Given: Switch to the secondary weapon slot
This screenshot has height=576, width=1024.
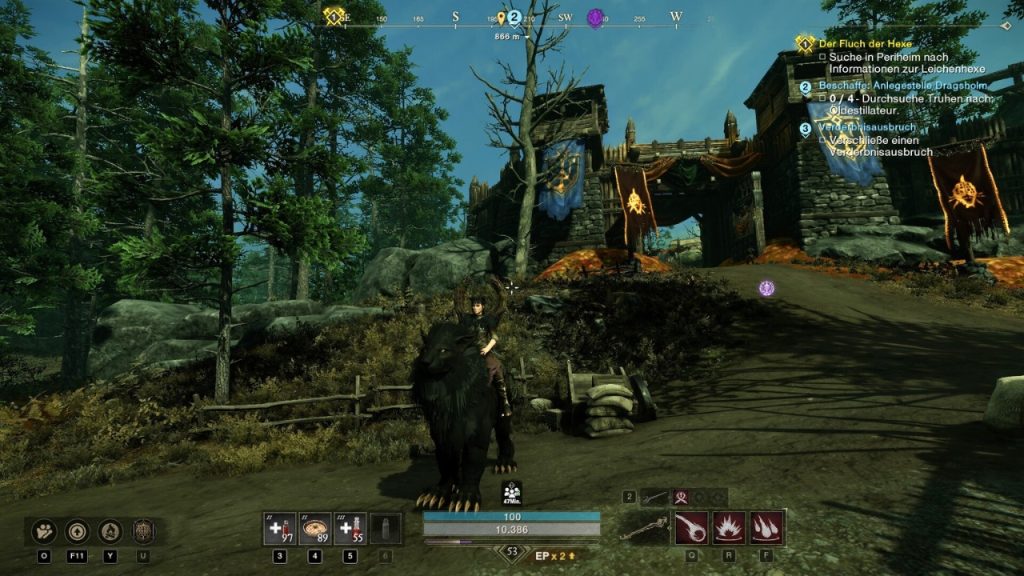Looking at the screenshot, I should (653, 496).
